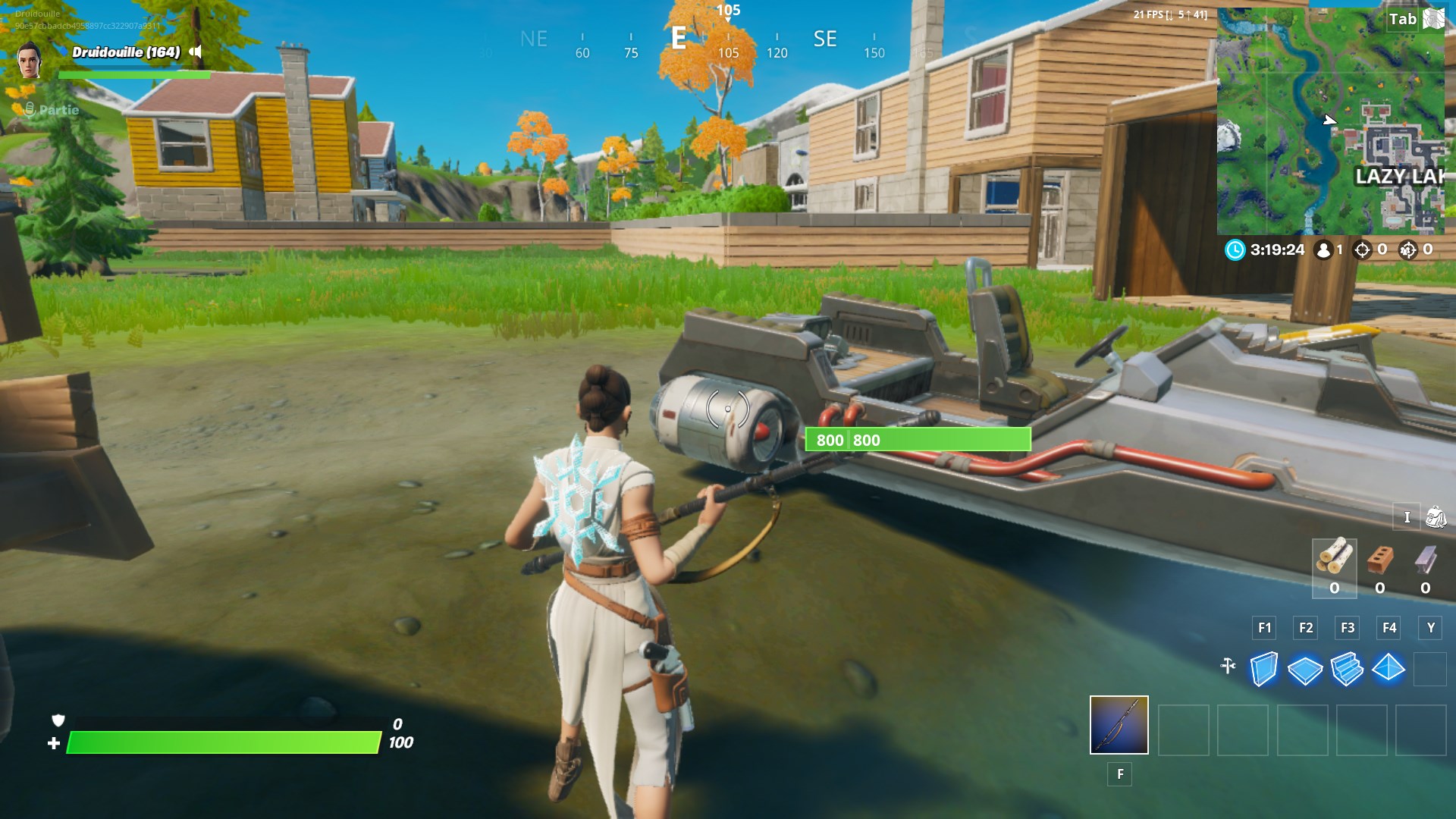Select the metal material
The image size is (1456, 819).
pos(1424,559)
